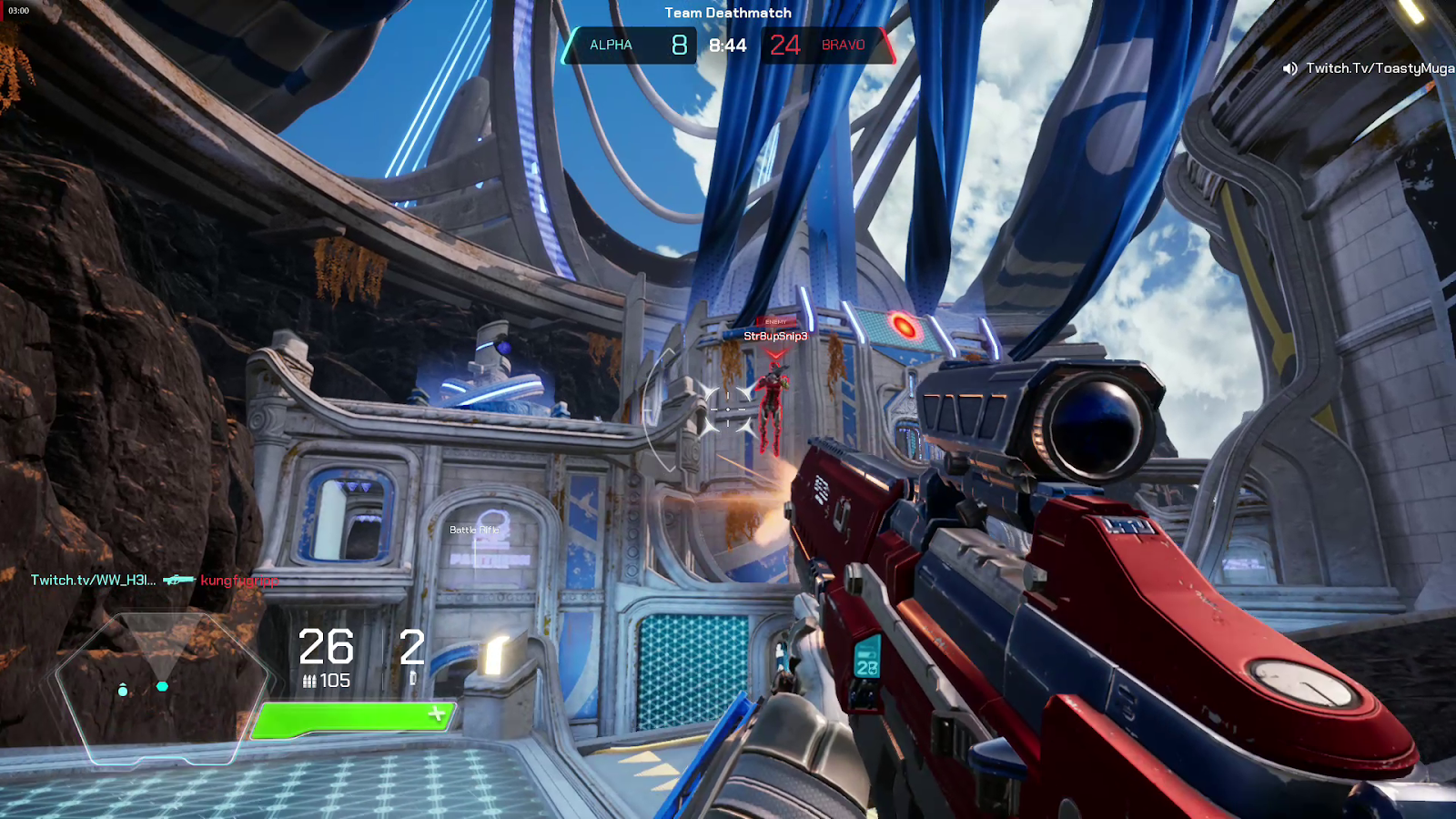The image size is (1456, 819).
Task: Click the rifle kill-feed weapon icon
Action: [x=179, y=578]
